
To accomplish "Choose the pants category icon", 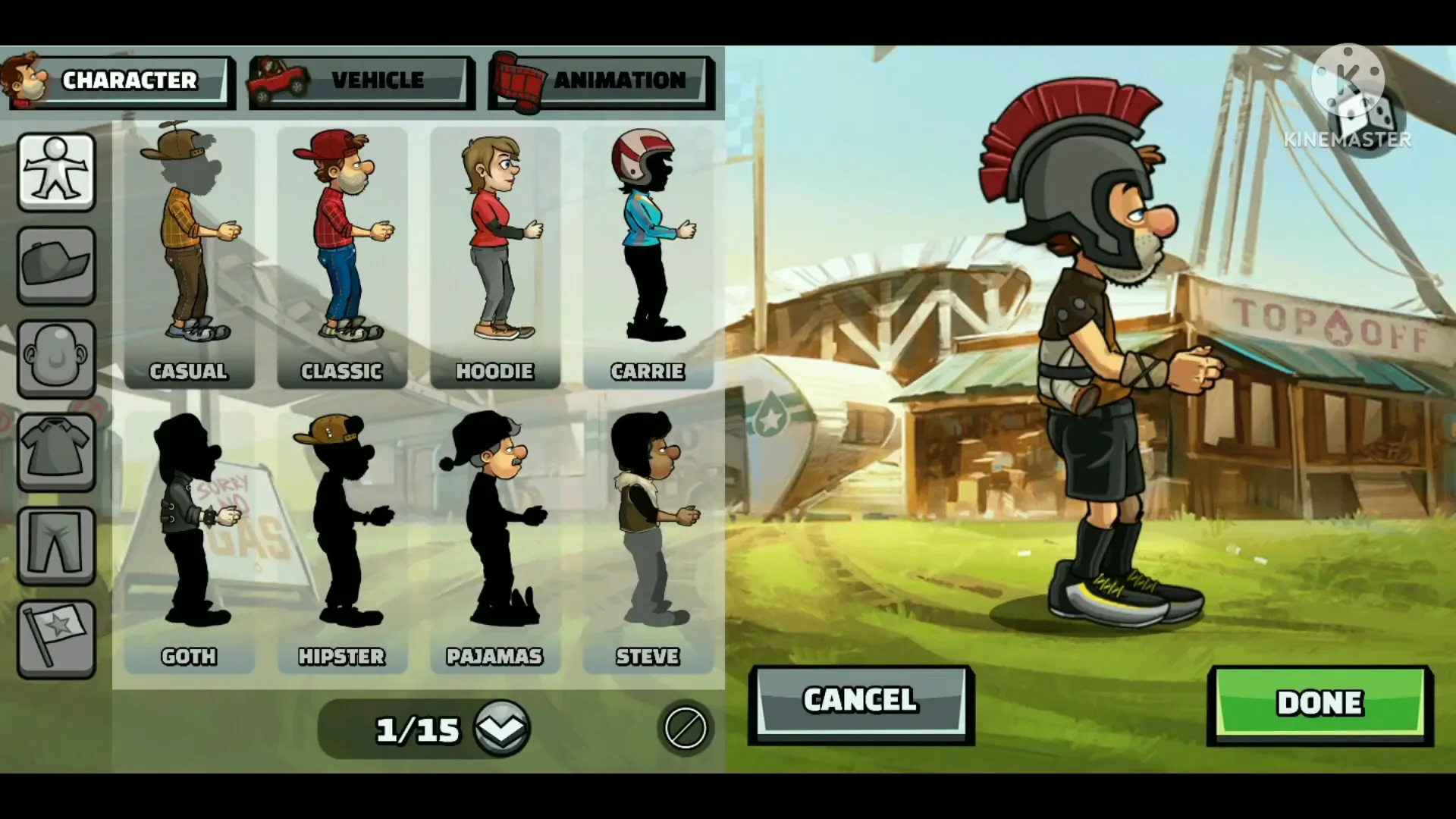I will point(56,545).
